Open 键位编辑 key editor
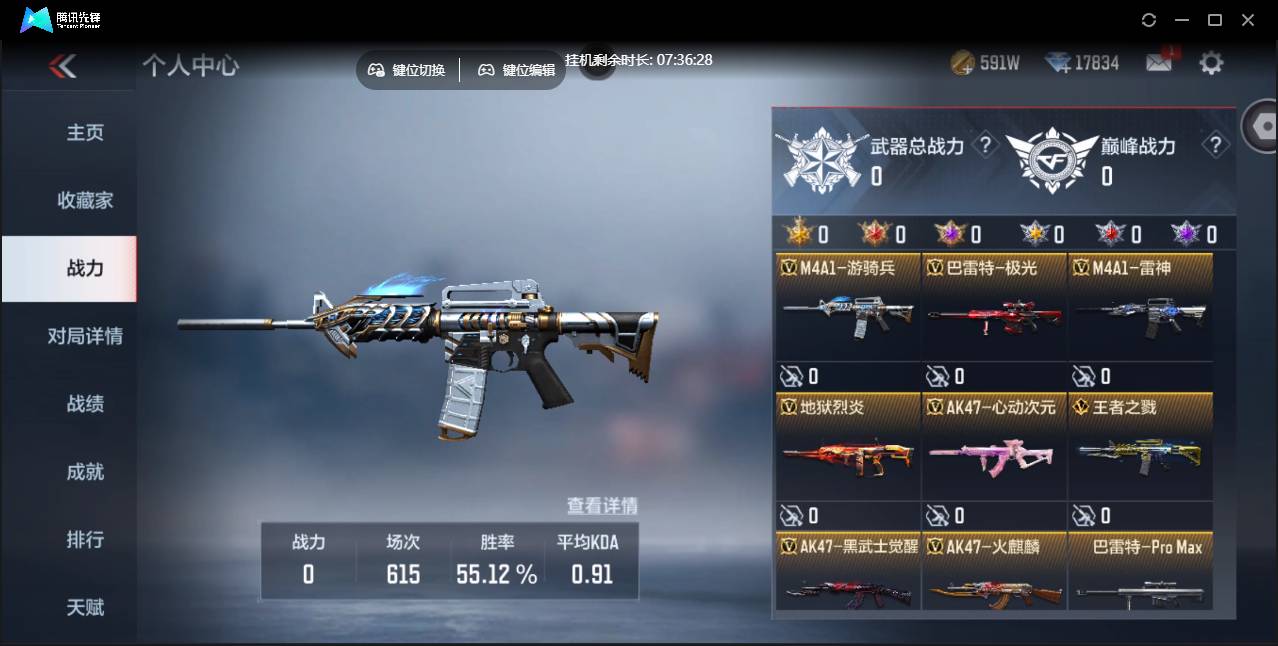 [x=516, y=70]
